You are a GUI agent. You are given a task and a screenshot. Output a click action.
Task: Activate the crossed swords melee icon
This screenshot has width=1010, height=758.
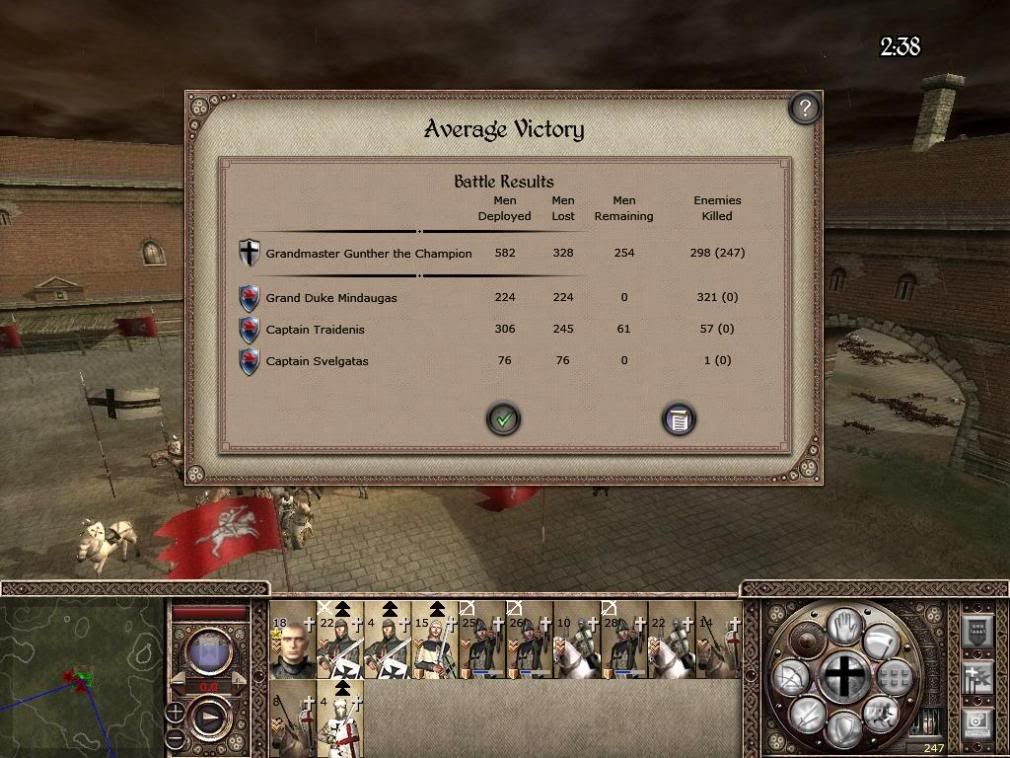[x=808, y=715]
